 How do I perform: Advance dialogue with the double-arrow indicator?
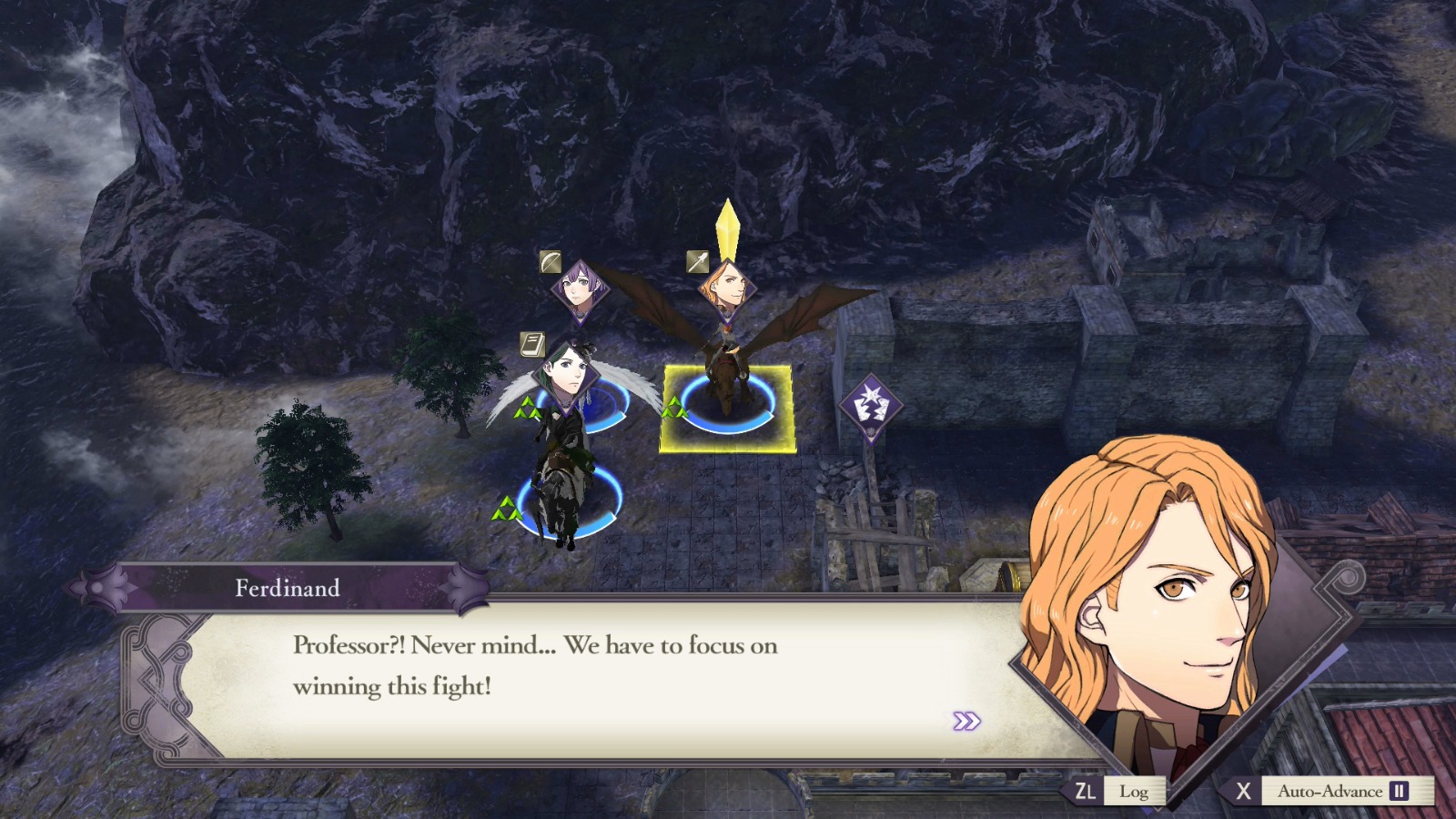pyautogui.click(x=966, y=720)
